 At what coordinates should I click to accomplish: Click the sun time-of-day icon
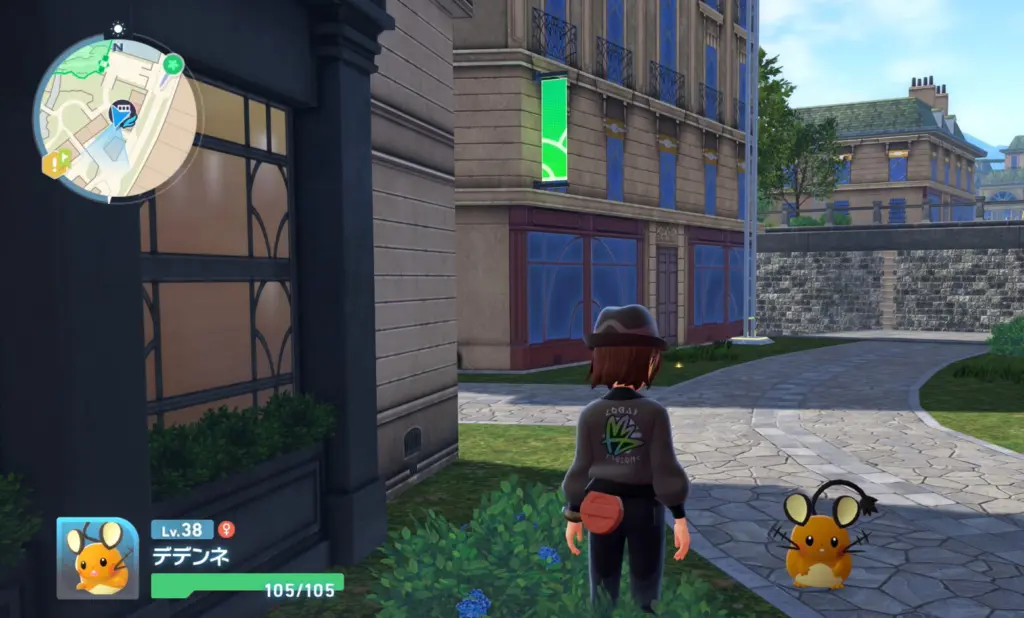118,29
